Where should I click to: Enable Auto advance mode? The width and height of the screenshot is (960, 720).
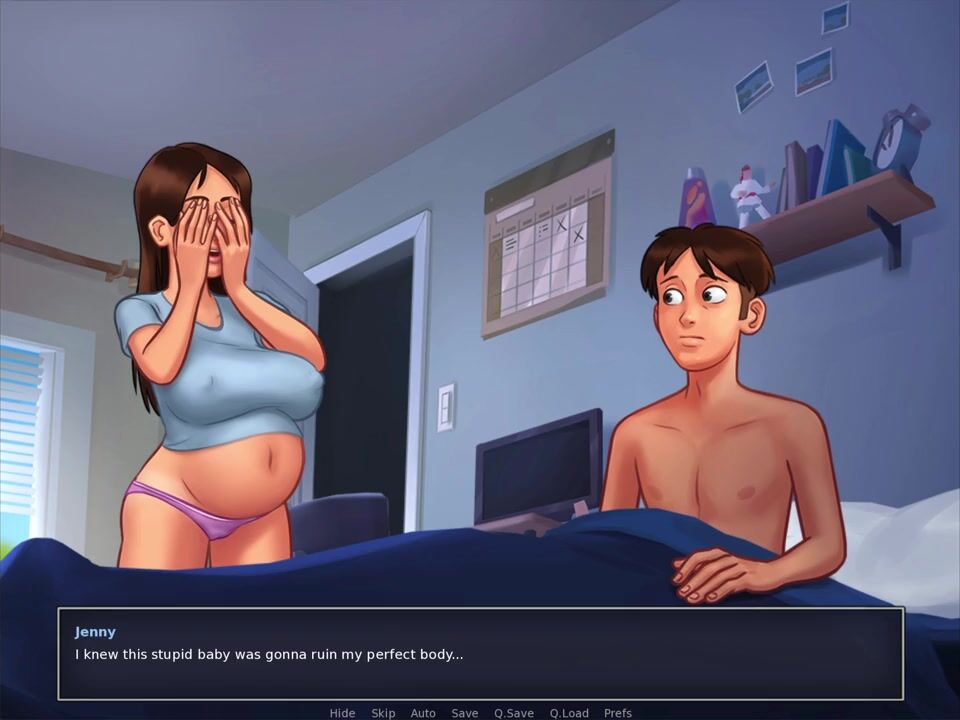[x=423, y=713]
